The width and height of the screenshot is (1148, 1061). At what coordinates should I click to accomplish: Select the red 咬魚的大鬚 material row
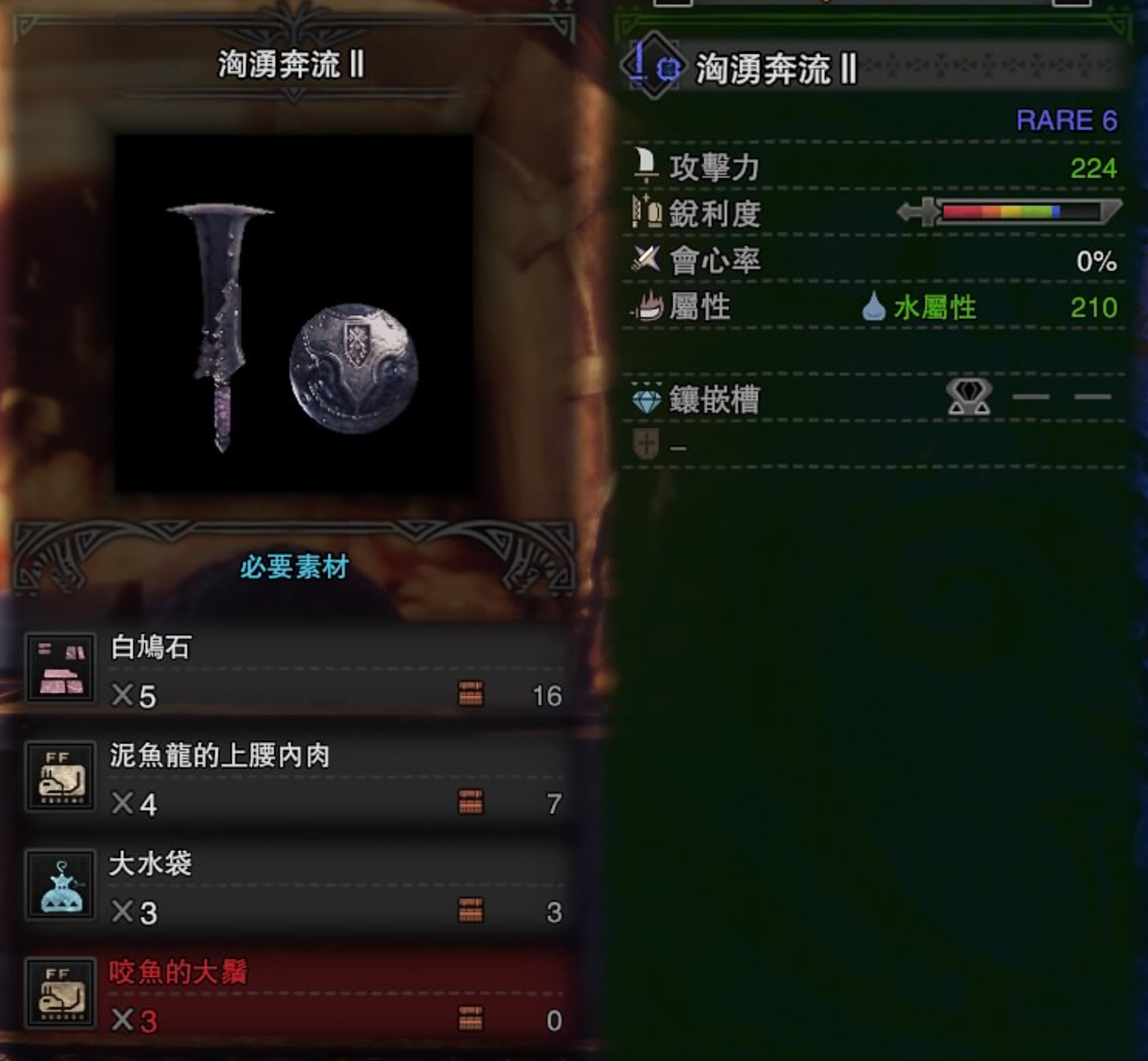[x=296, y=995]
